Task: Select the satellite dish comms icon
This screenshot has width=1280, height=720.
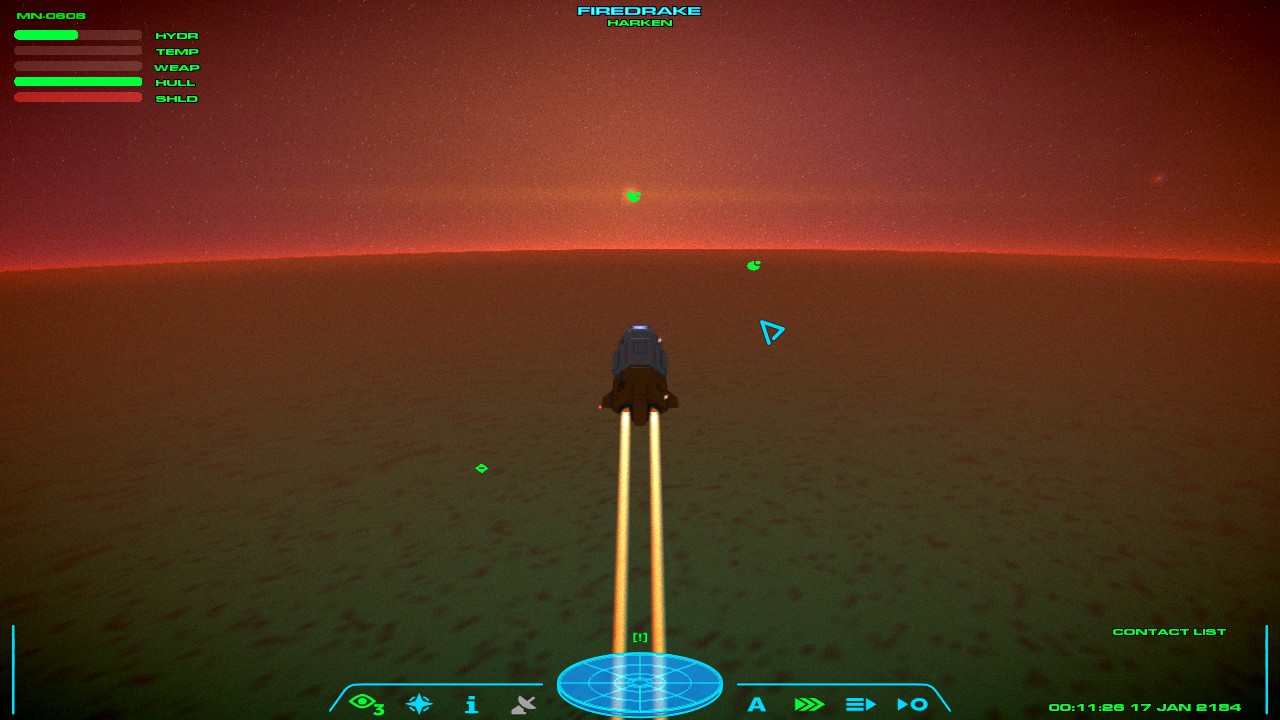Action: tap(523, 704)
